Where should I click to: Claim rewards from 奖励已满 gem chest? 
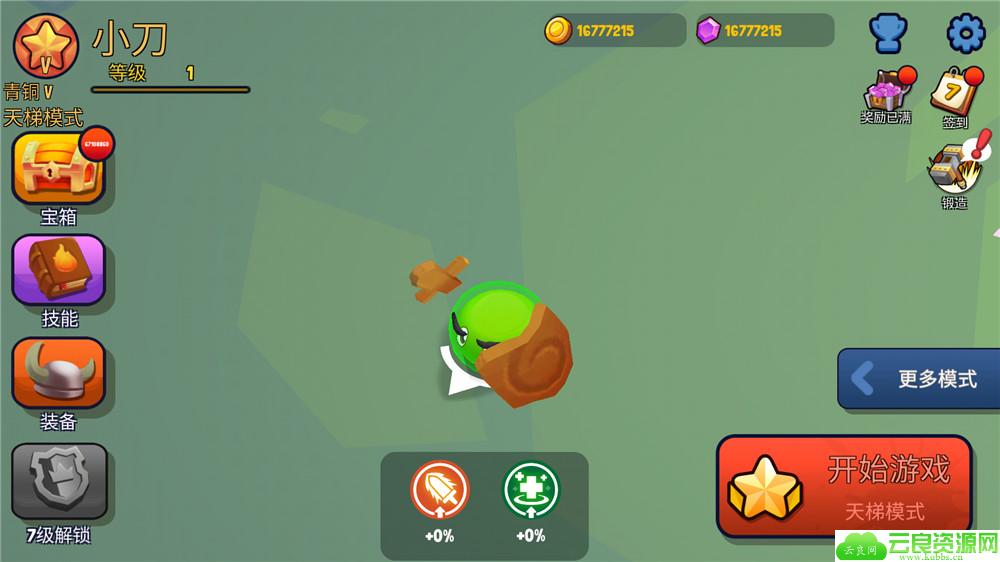point(886,92)
